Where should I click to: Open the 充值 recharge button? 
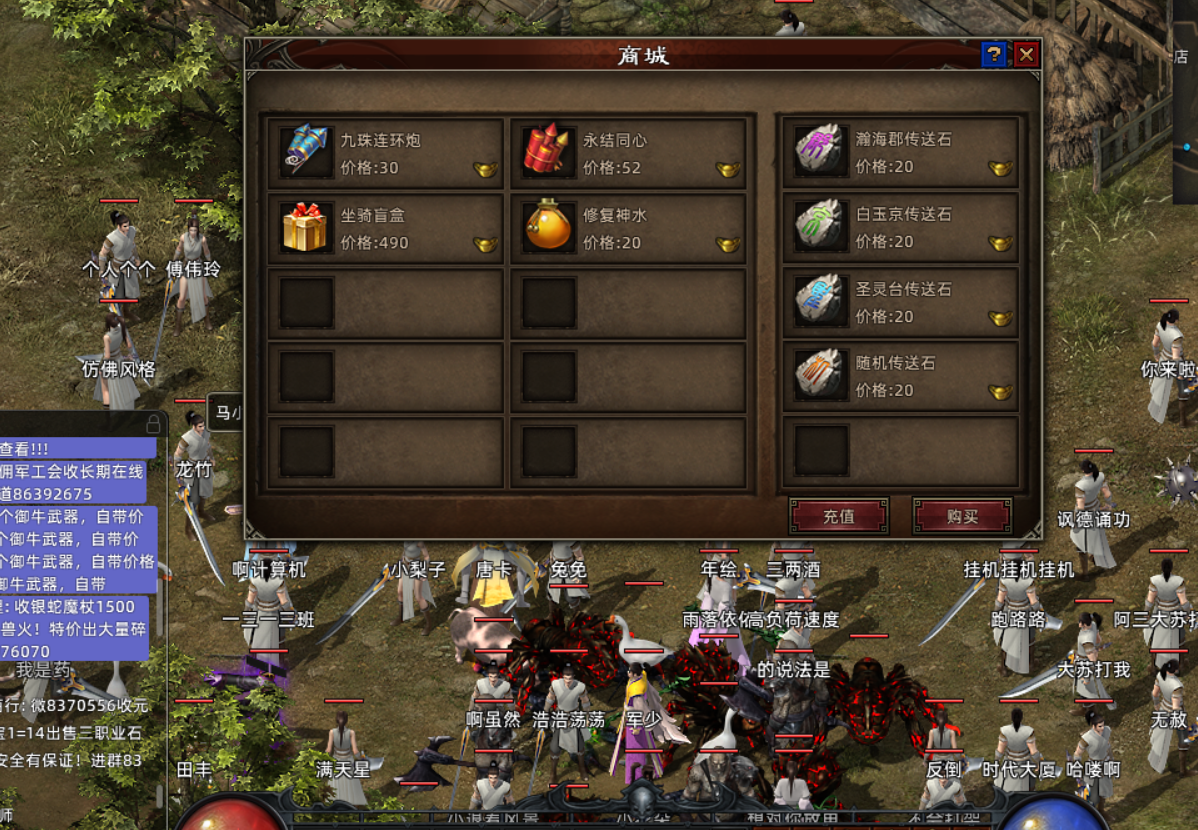(x=839, y=516)
